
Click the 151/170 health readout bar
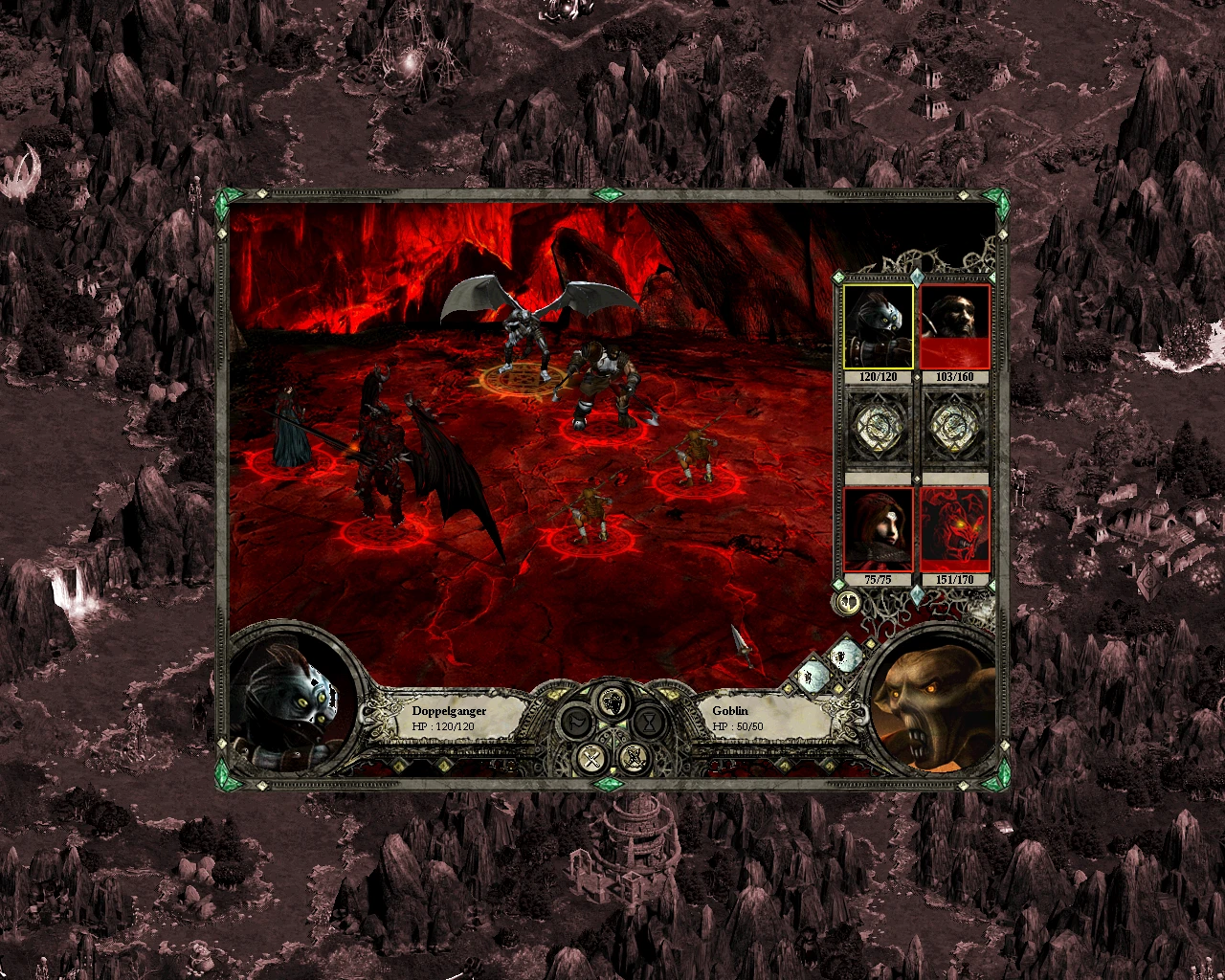point(953,579)
